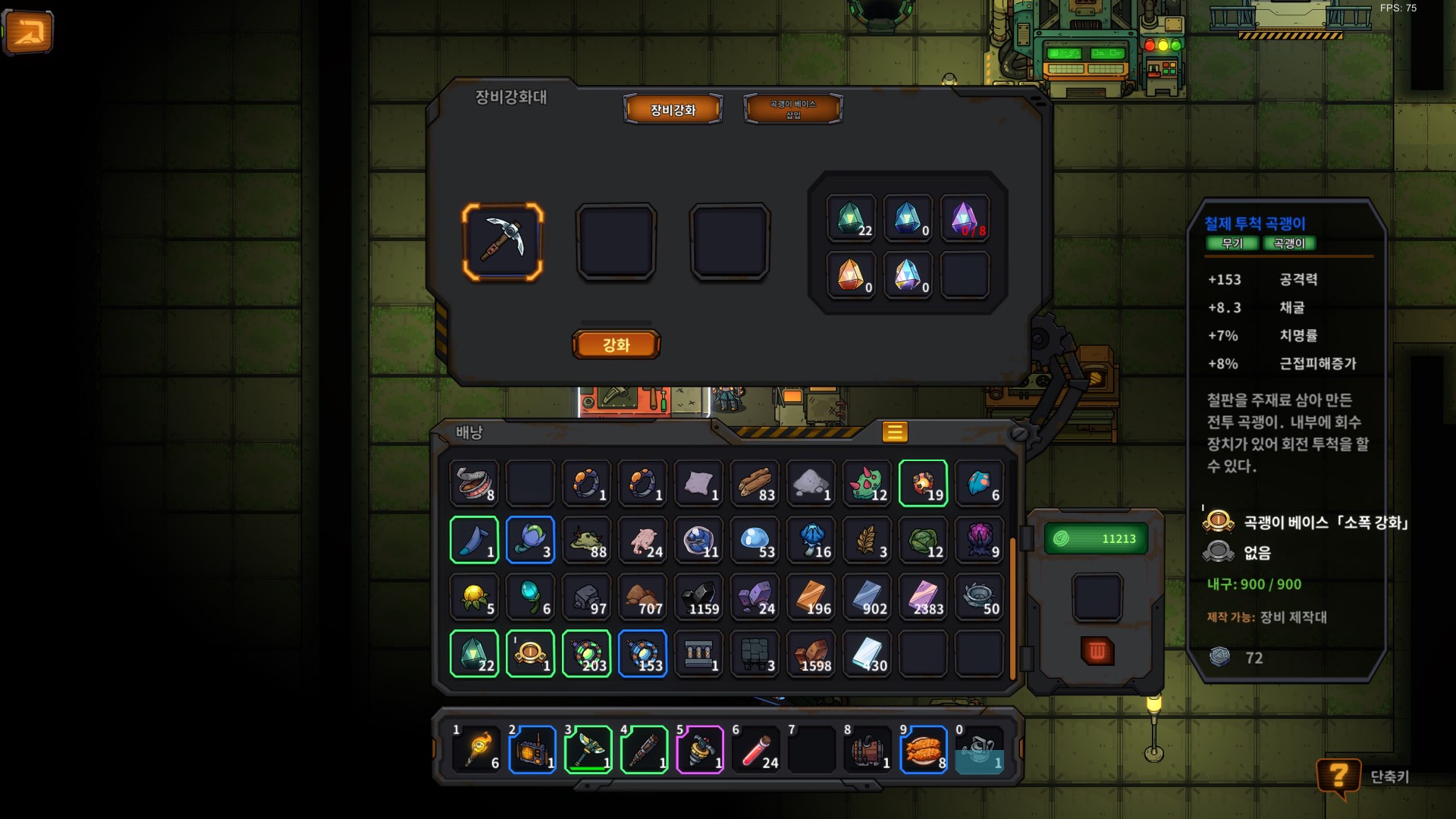Click the cabbage stack of 12

[x=923, y=540]
